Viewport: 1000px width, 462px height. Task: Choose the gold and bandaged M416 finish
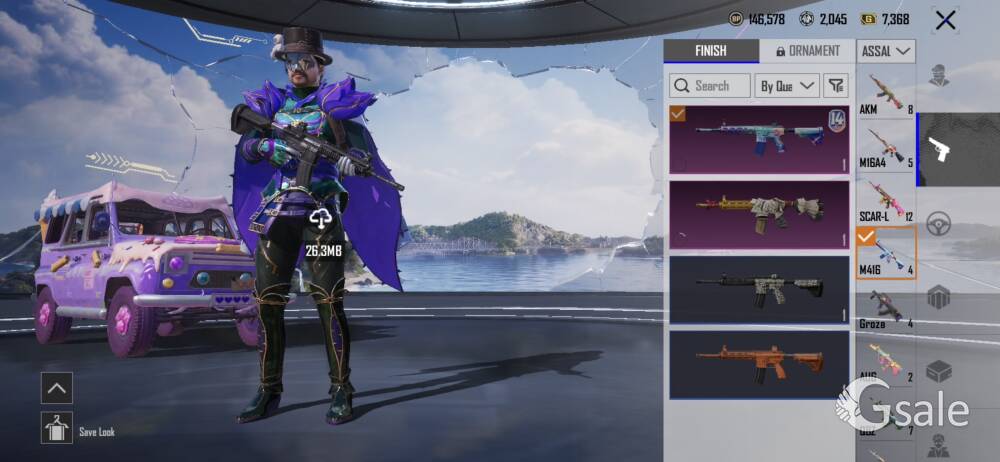coord(759,214)
